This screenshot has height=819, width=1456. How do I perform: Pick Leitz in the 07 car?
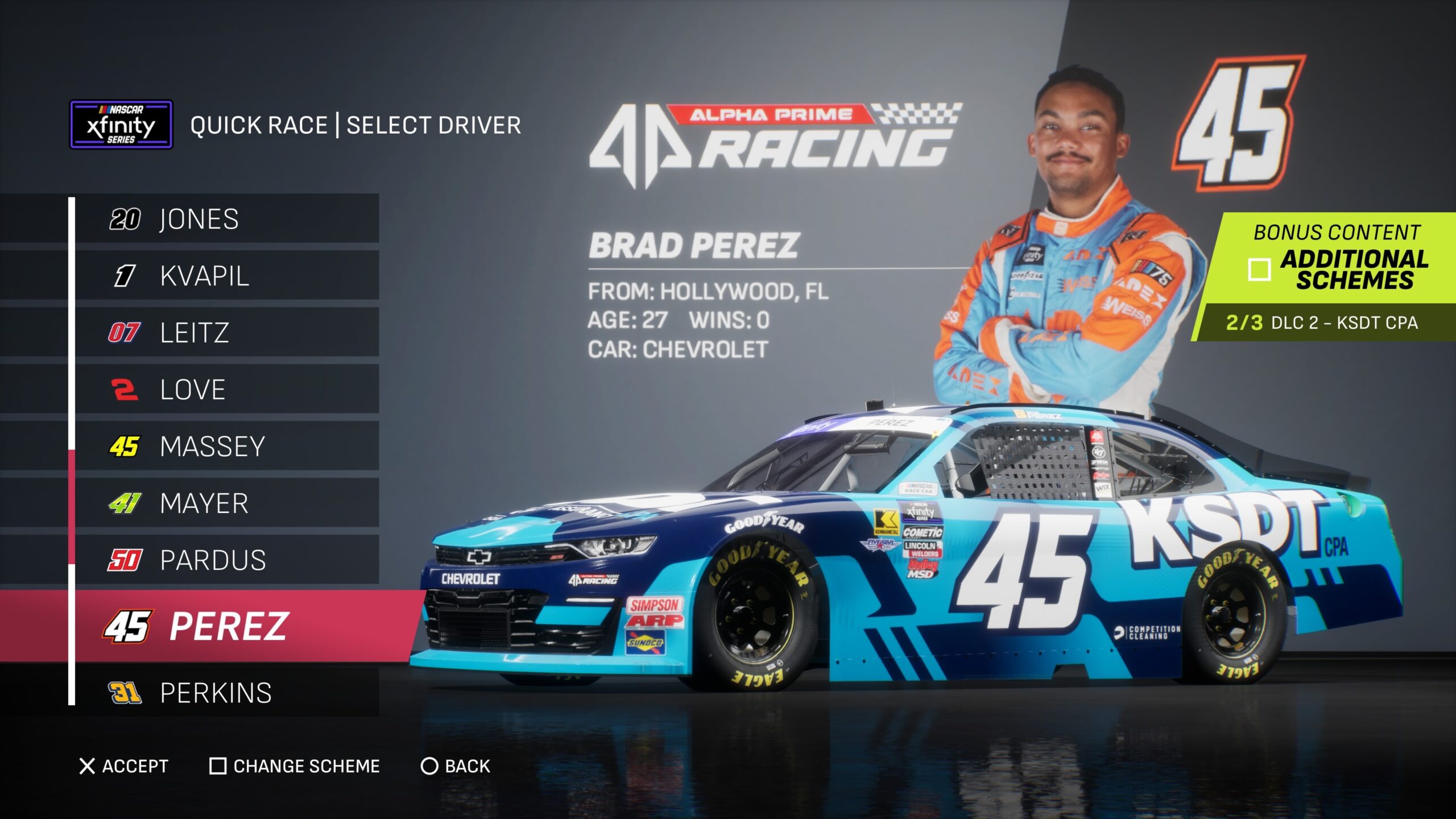226,333
